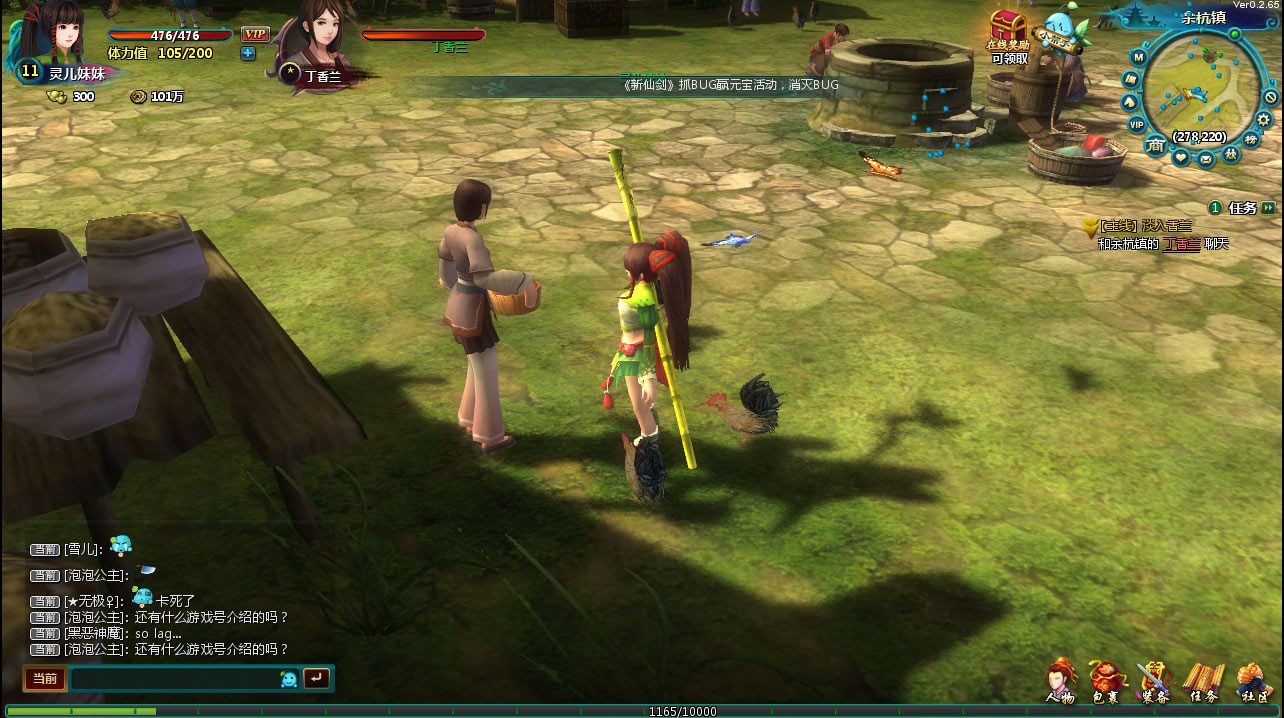The width and height of the screenshot is (1284, 718).
Task: Open the gear settings button
Action: (x=1264, y=119)
